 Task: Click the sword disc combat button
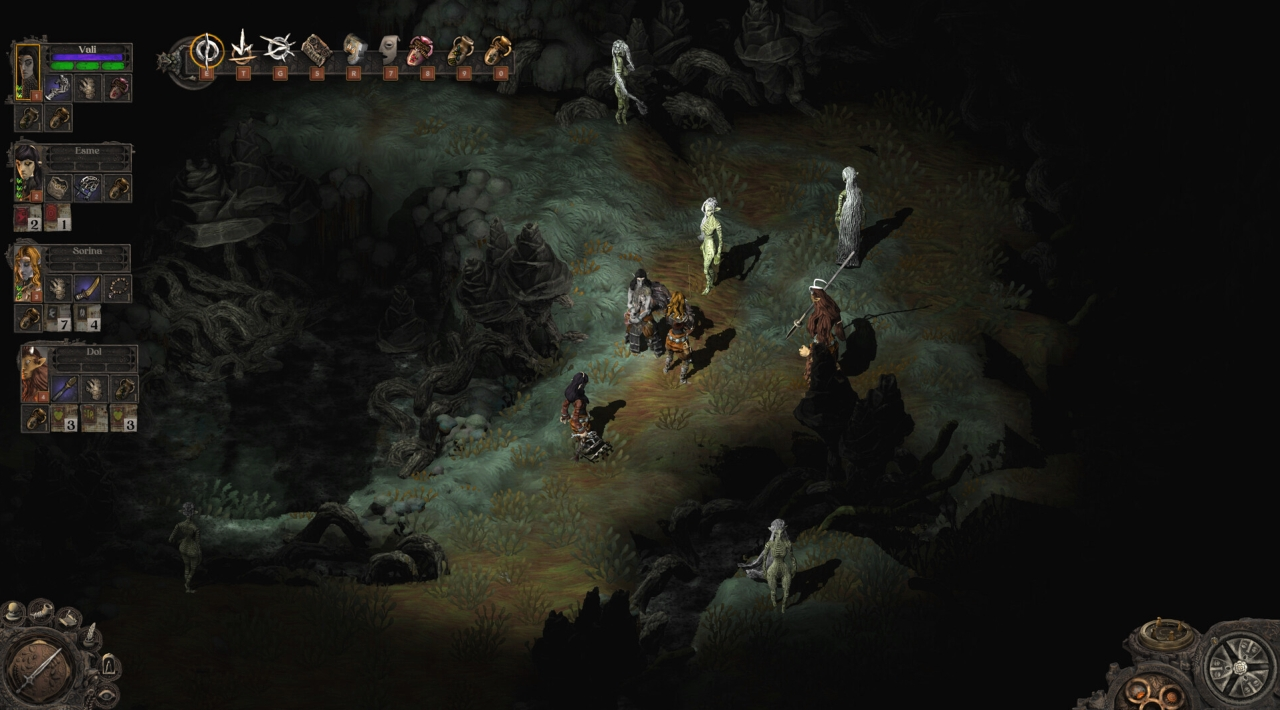click(x=37, y=670)
